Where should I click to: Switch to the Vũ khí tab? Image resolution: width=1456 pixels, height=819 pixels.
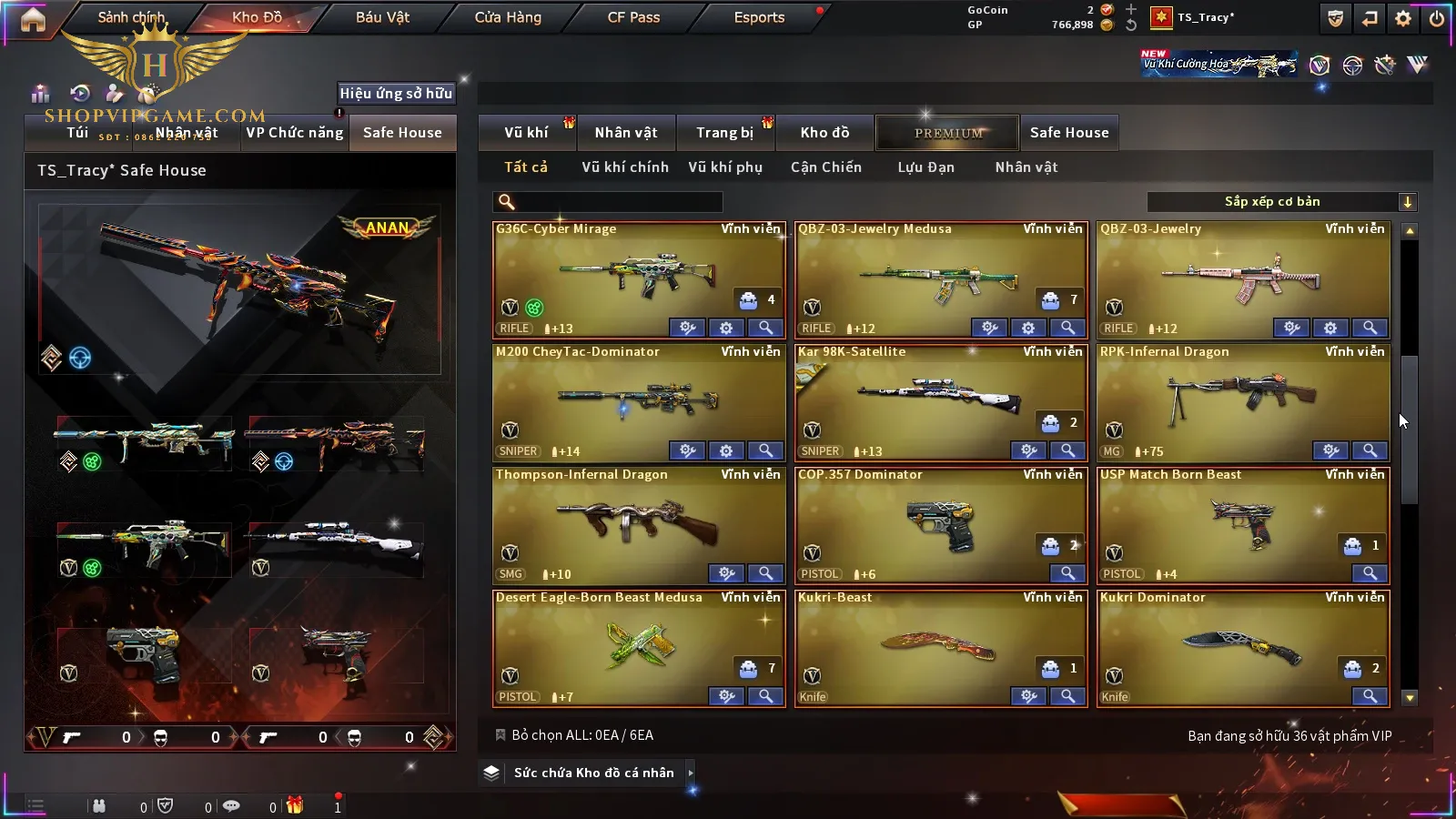(x=526, y=133)
